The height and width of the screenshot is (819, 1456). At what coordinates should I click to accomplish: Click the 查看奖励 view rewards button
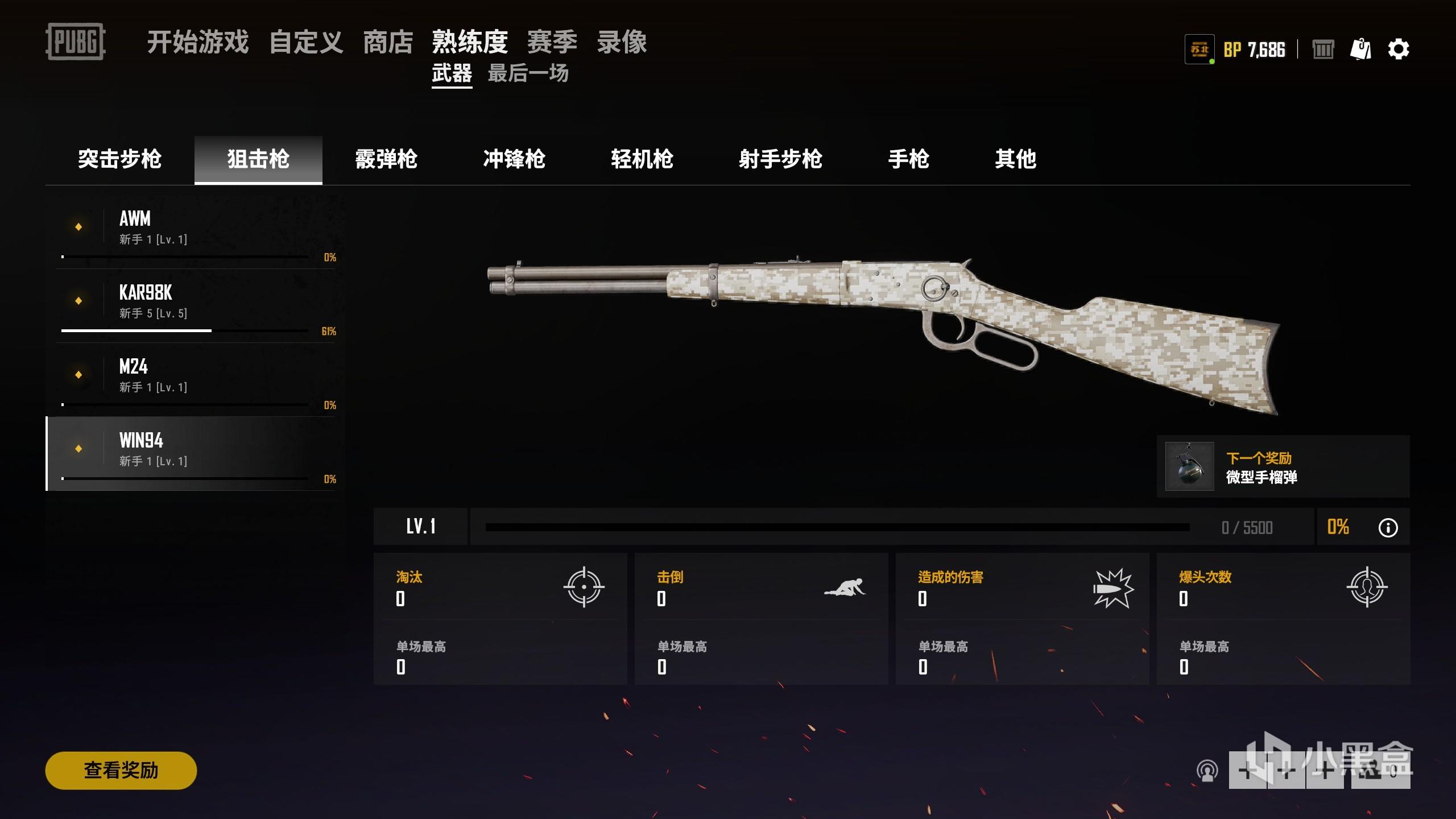point(121,770)
